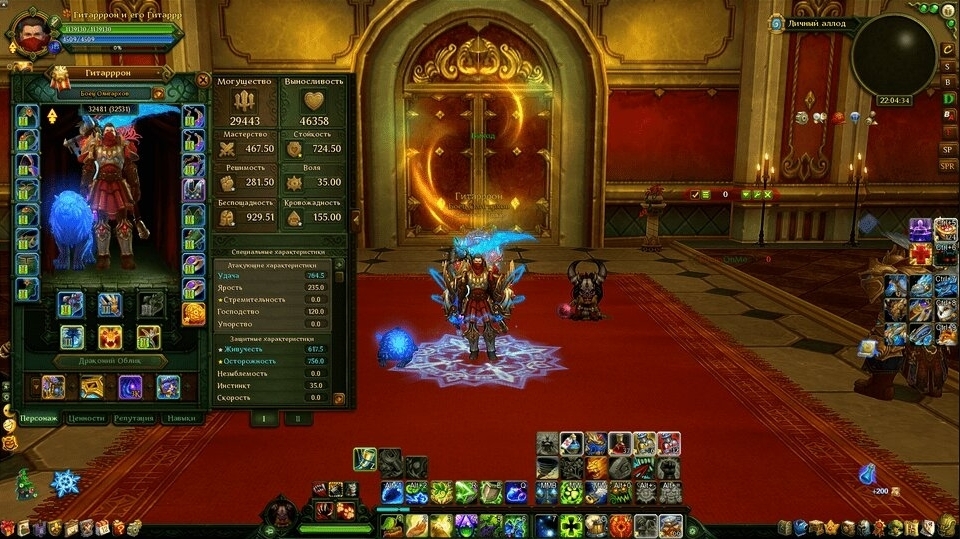Open the minimap
The width and height of the screenshot is (960, 539).
click(x=893, y=56)
